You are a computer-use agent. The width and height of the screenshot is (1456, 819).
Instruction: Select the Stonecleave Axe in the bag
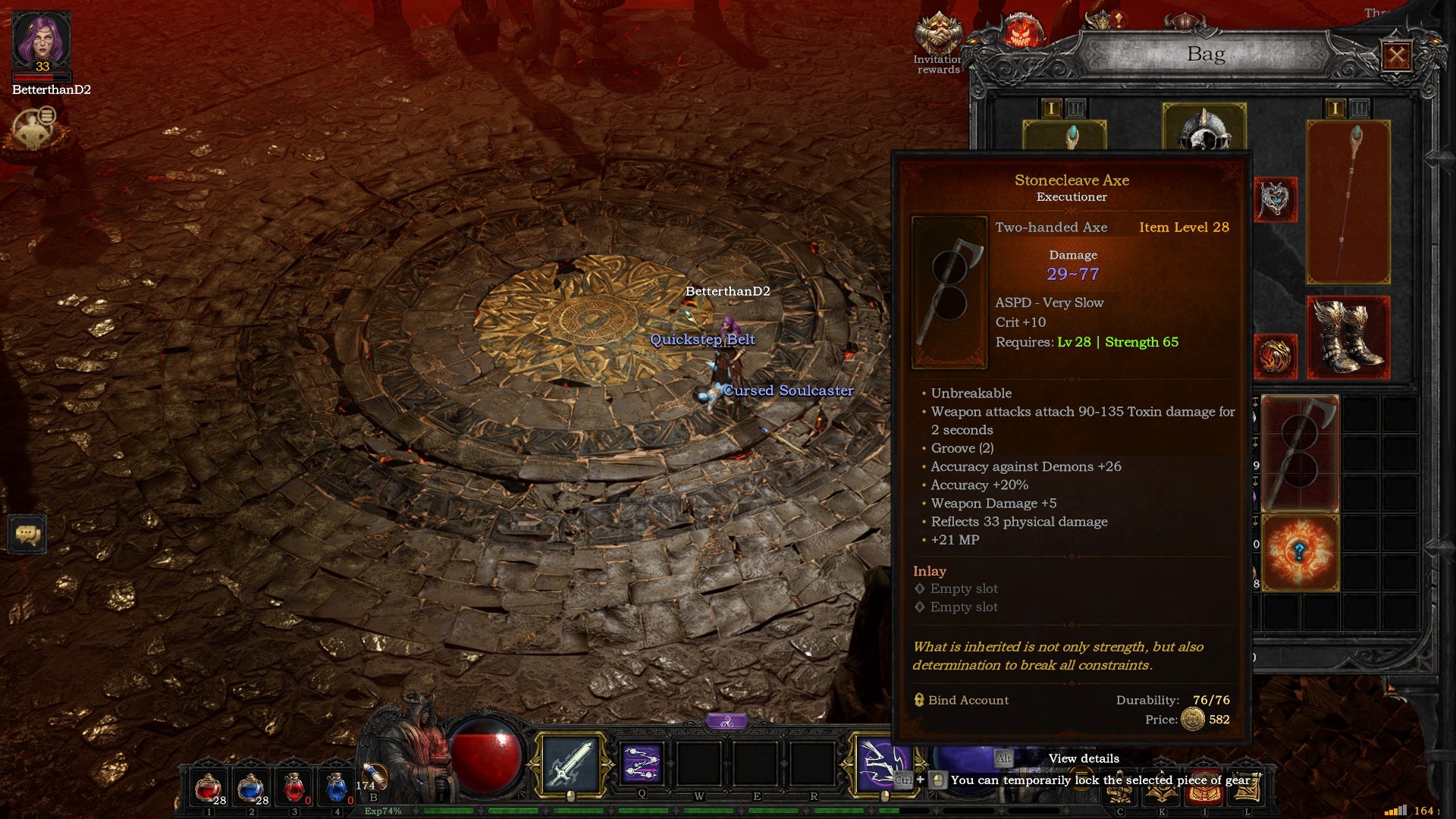pos(1300,452)
